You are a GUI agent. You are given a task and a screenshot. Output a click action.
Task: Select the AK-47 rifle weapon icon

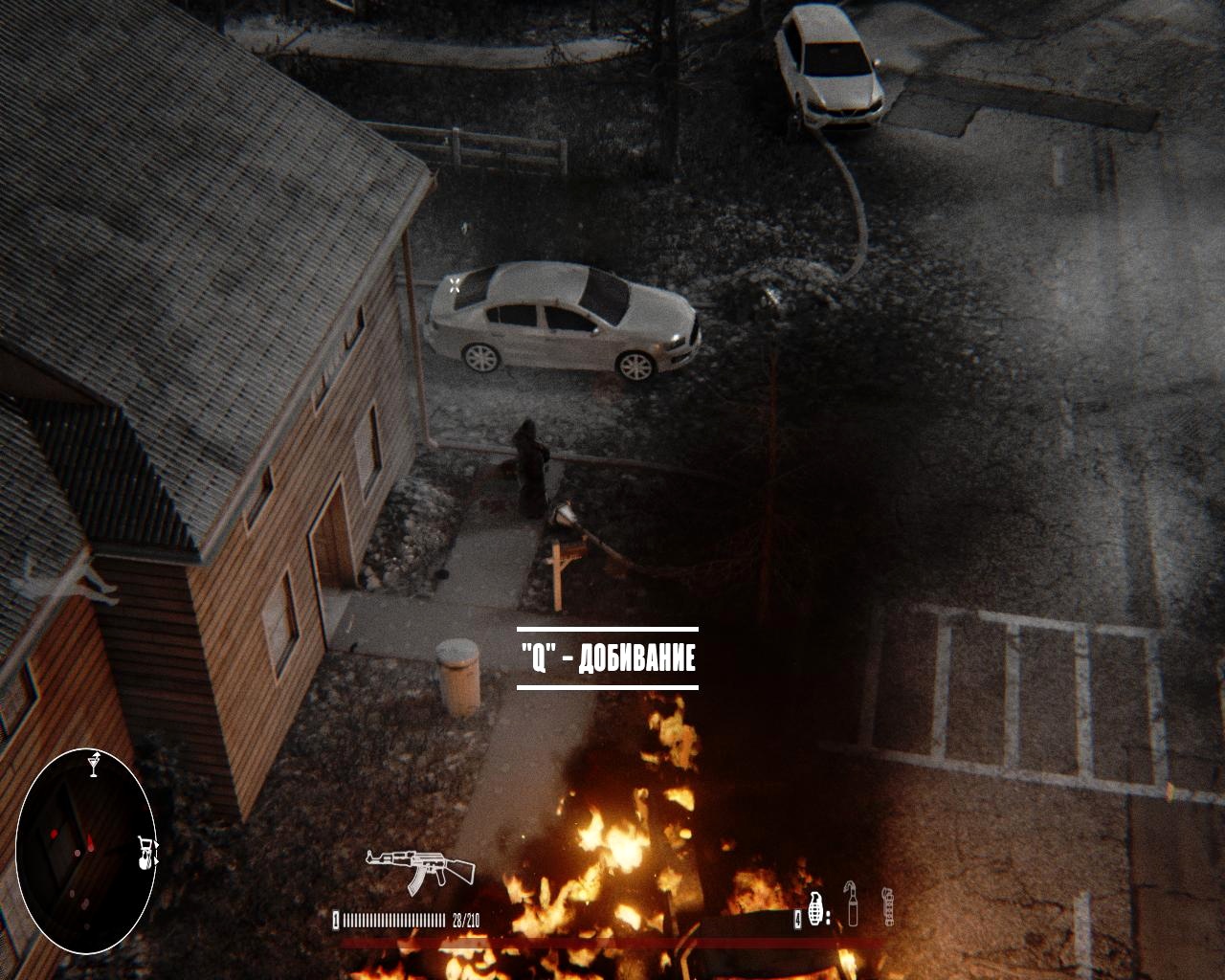pos(421,866)
